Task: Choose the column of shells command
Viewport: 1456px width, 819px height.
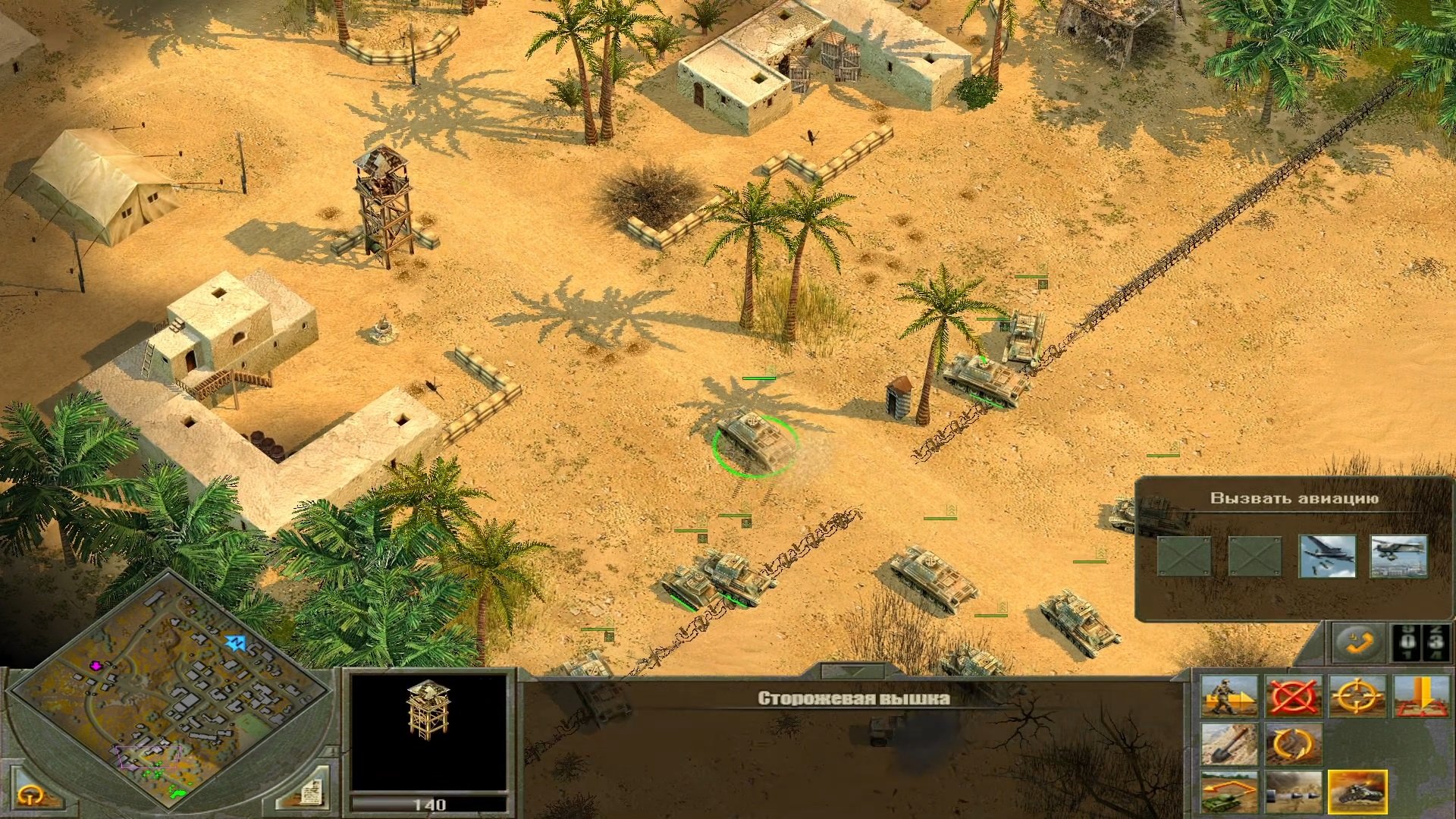Action: pos(1293,792)
